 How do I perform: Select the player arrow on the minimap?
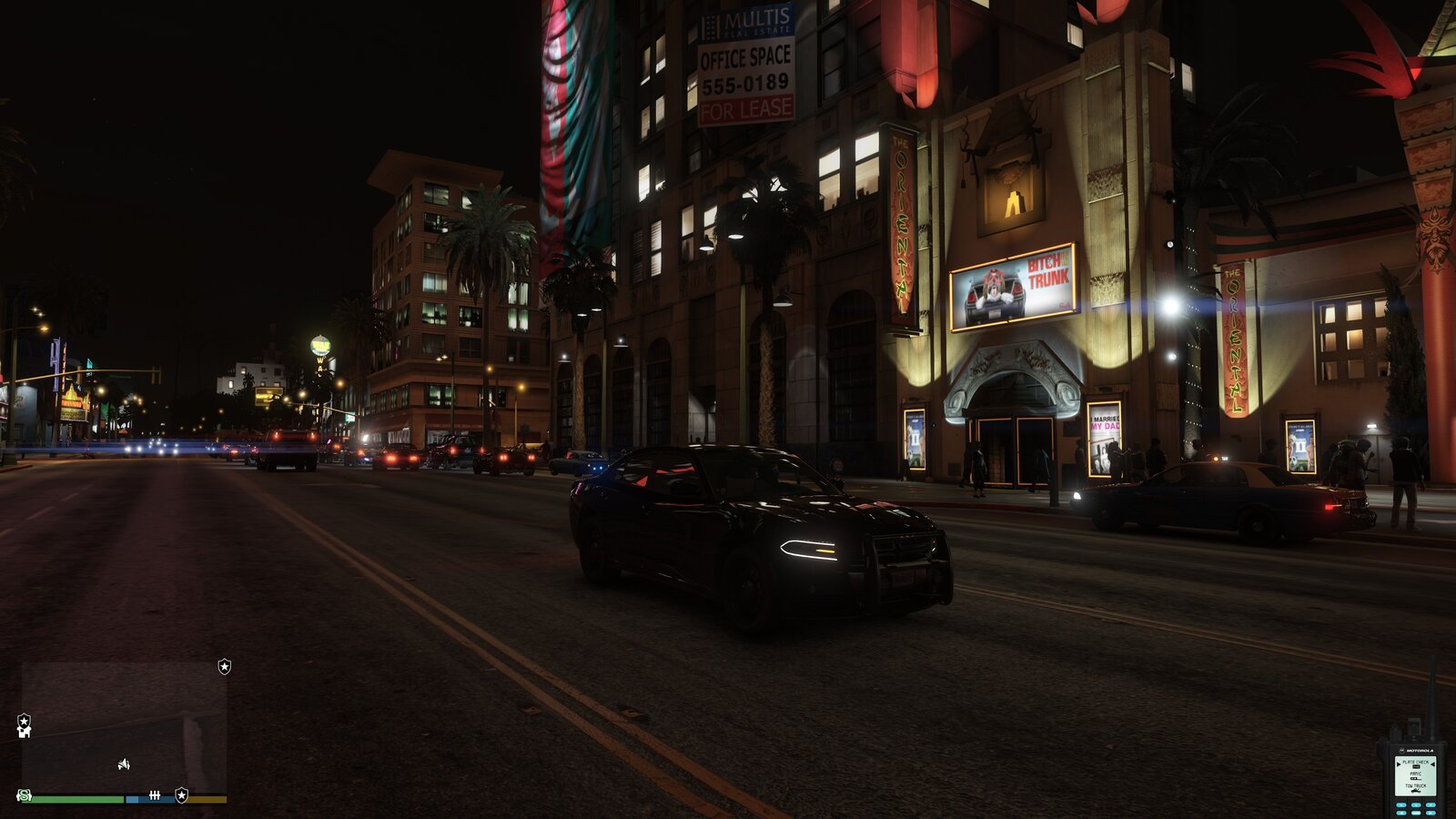pyautogui.click(x=124, y=764)
